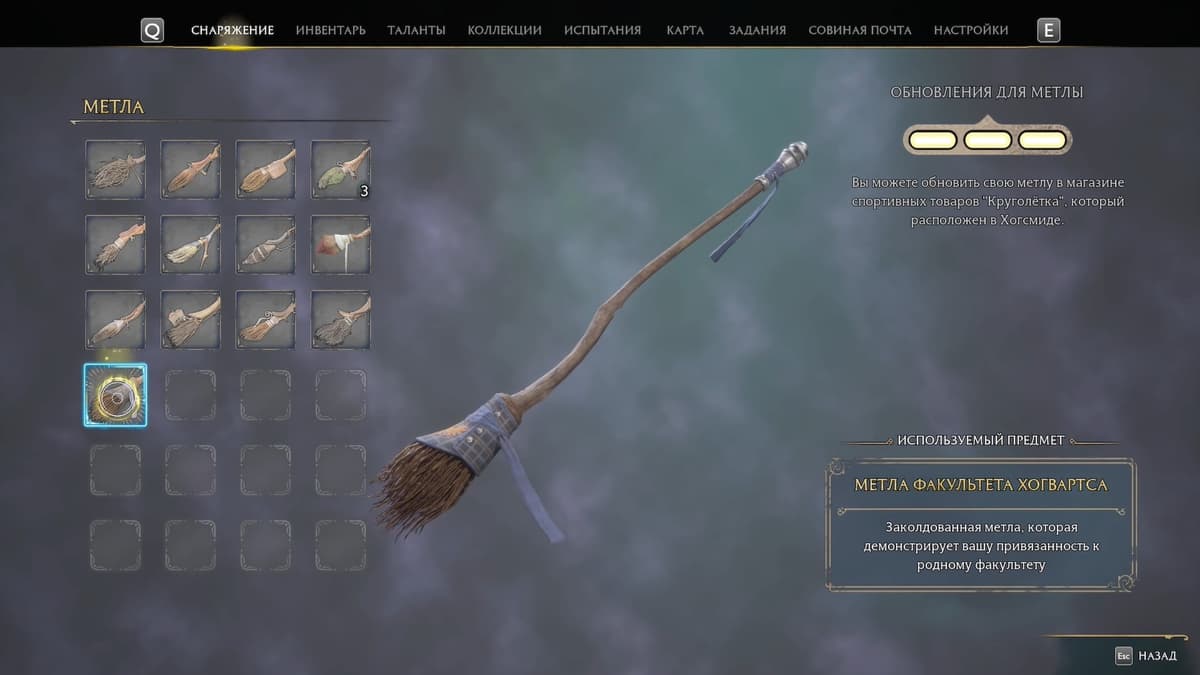This screenshot has height=675, width=1200.
Task: Open the Карта tab
Action: click(x=685, y=30)
